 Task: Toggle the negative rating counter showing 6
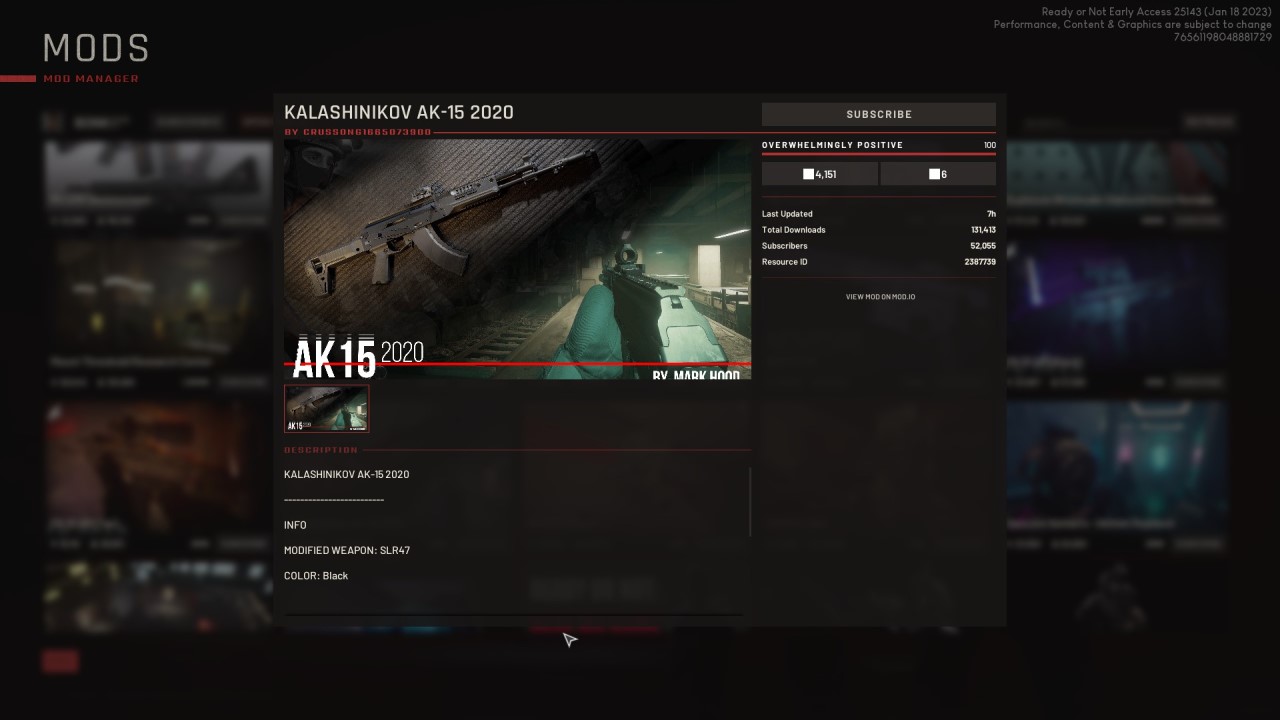(x=937, y=173)
